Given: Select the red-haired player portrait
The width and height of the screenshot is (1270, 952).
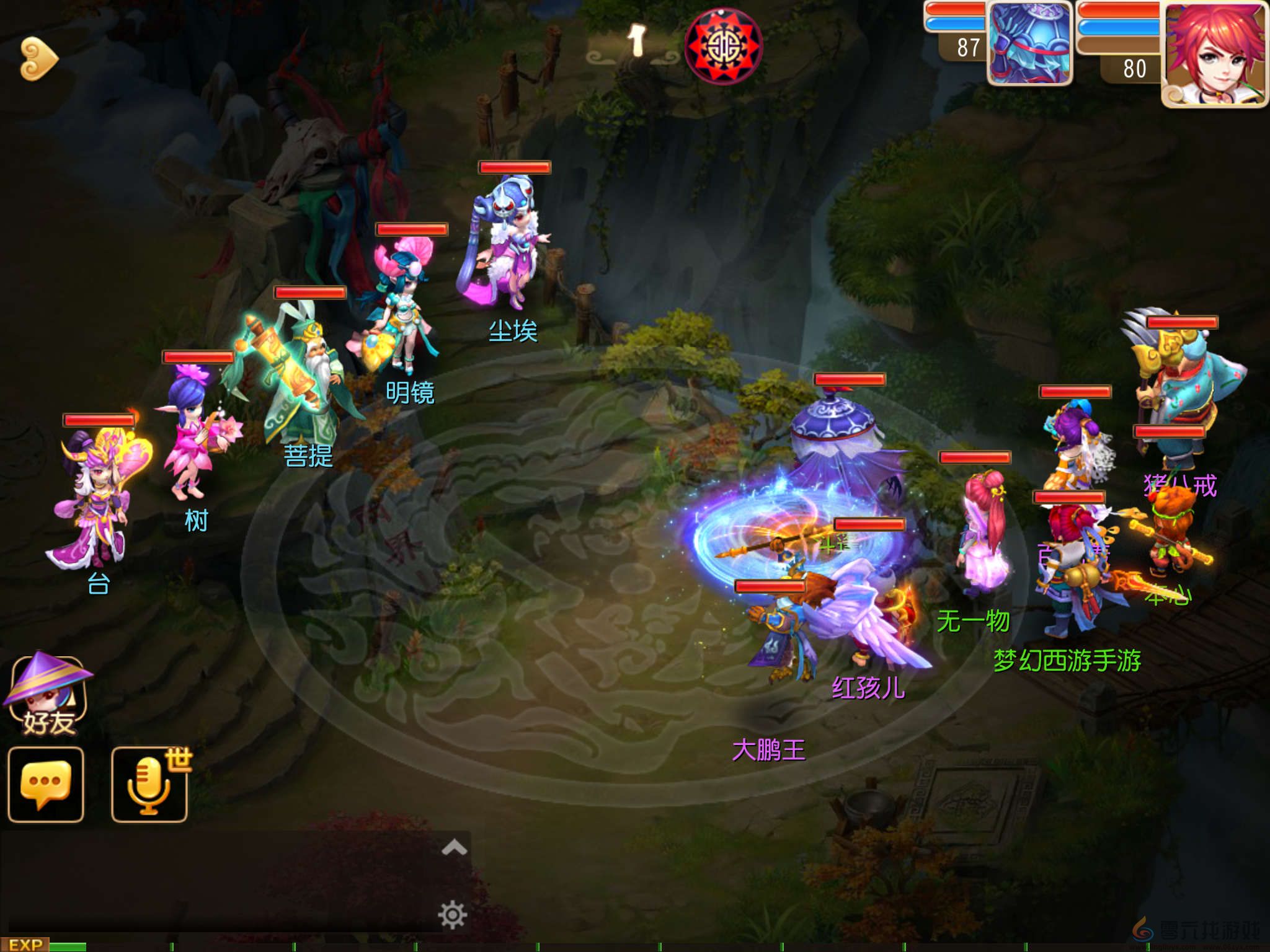Looking at the screenshot, I should pyautogui.click(x=1214, y=55).
